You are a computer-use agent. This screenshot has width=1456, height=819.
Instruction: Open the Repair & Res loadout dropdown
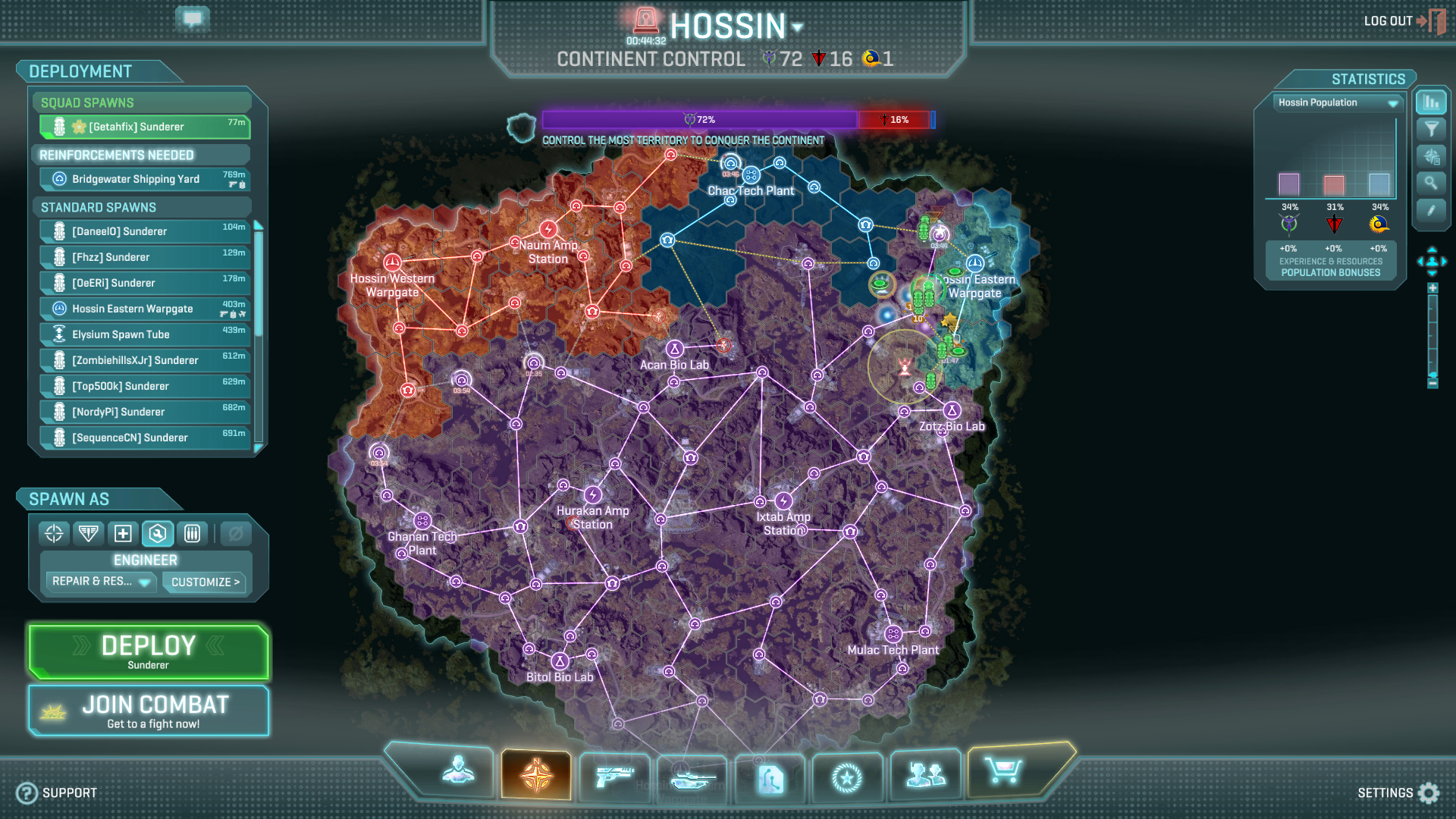point(100,582)
